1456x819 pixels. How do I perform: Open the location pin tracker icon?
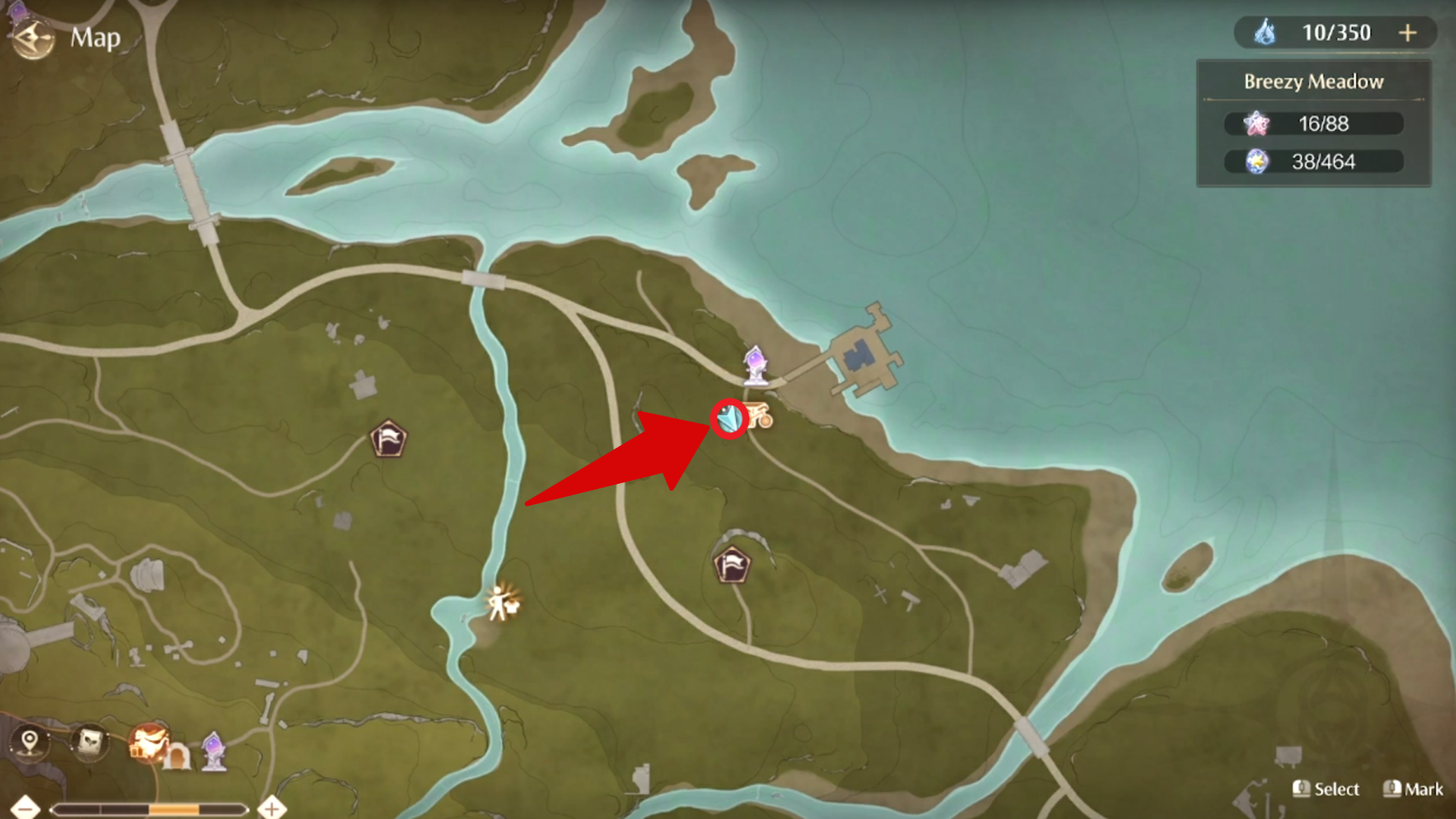click(x=30, y=741)
